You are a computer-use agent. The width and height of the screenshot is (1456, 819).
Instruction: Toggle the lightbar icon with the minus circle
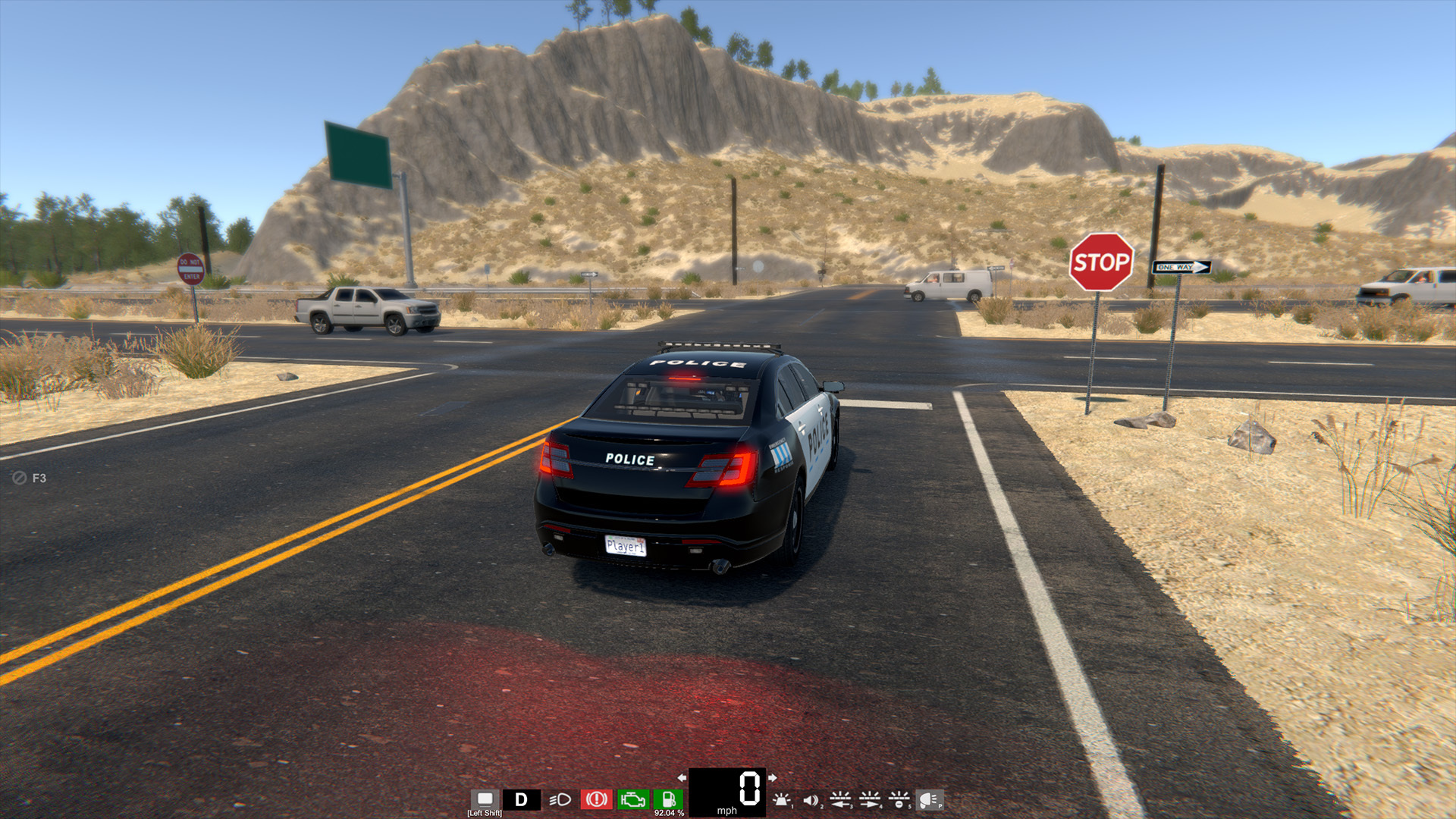(899, 799)
